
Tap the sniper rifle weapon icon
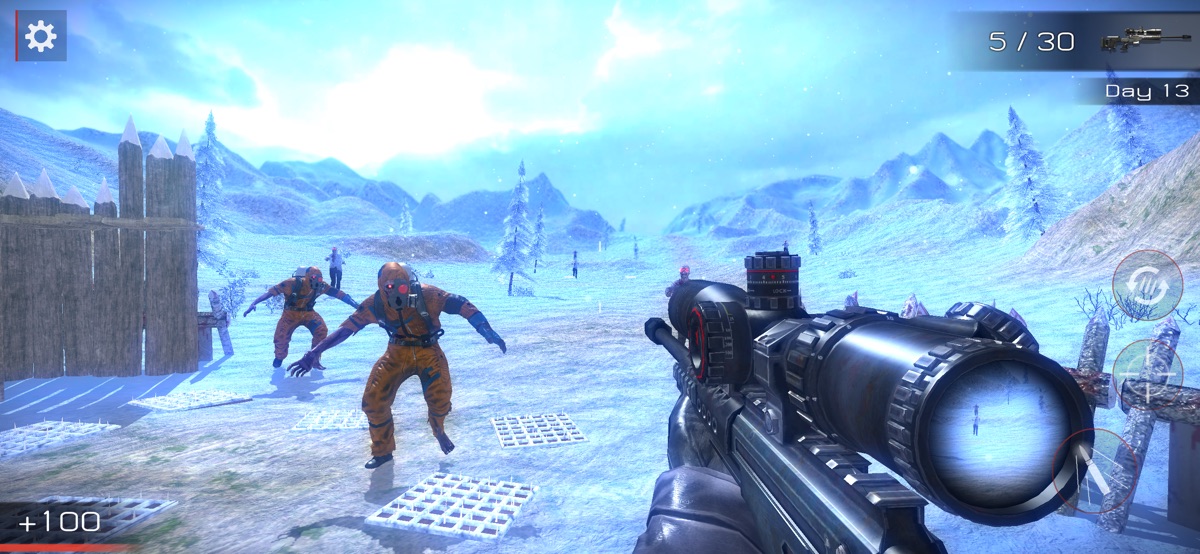1132,41
